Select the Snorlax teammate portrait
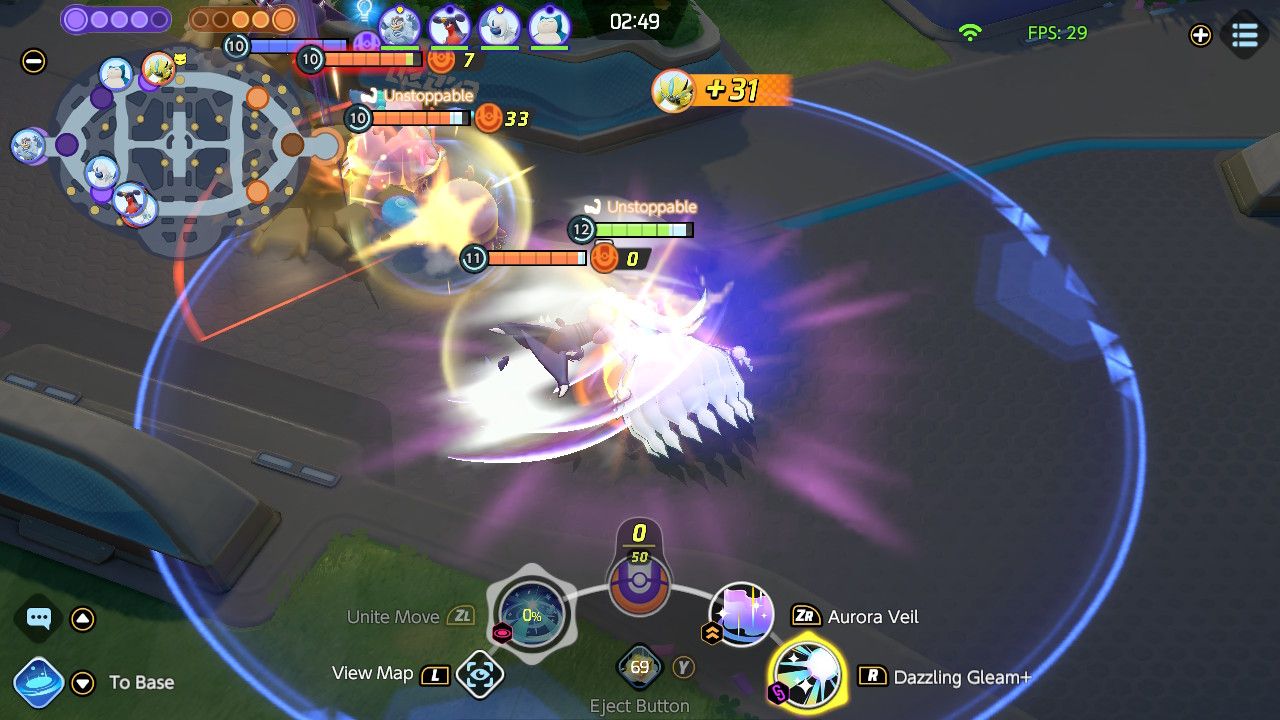This screenshot has width=1280, height=720. coord(548,25)
